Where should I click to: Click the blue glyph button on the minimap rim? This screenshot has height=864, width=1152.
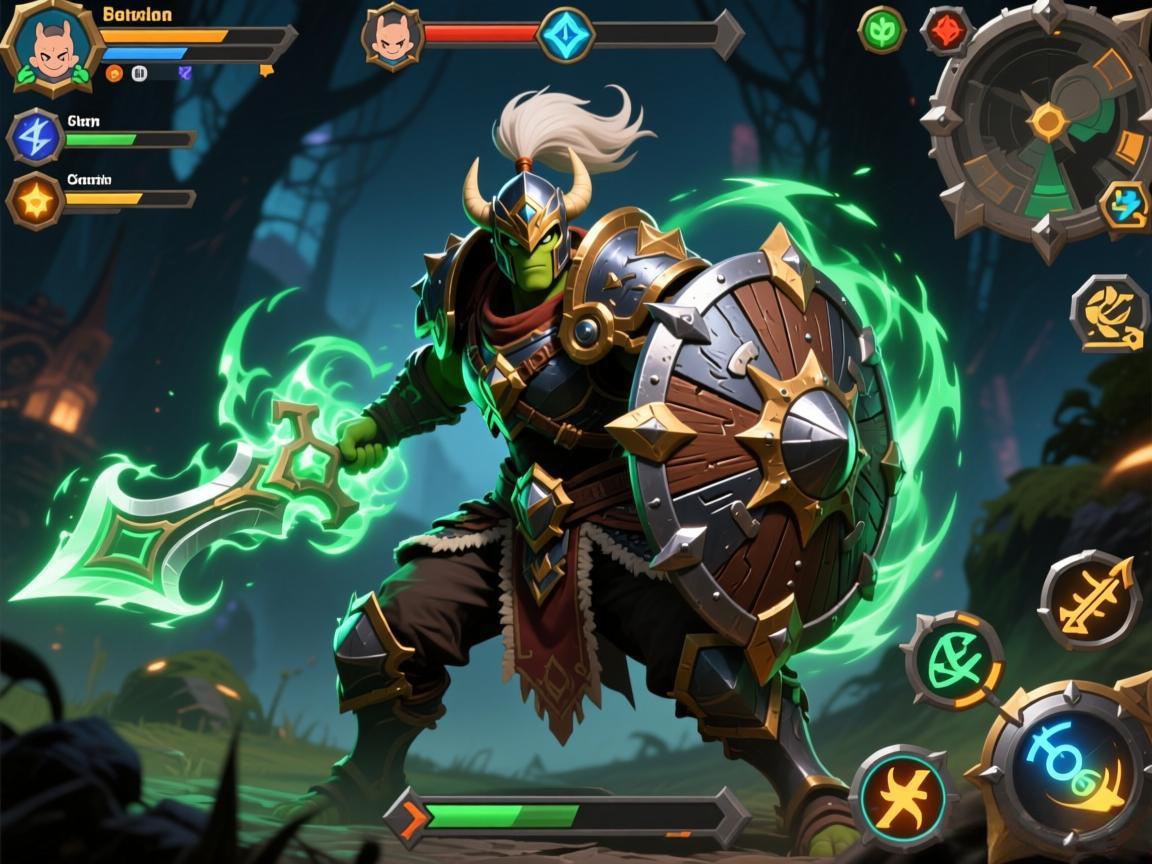(x=1123, y=204)
